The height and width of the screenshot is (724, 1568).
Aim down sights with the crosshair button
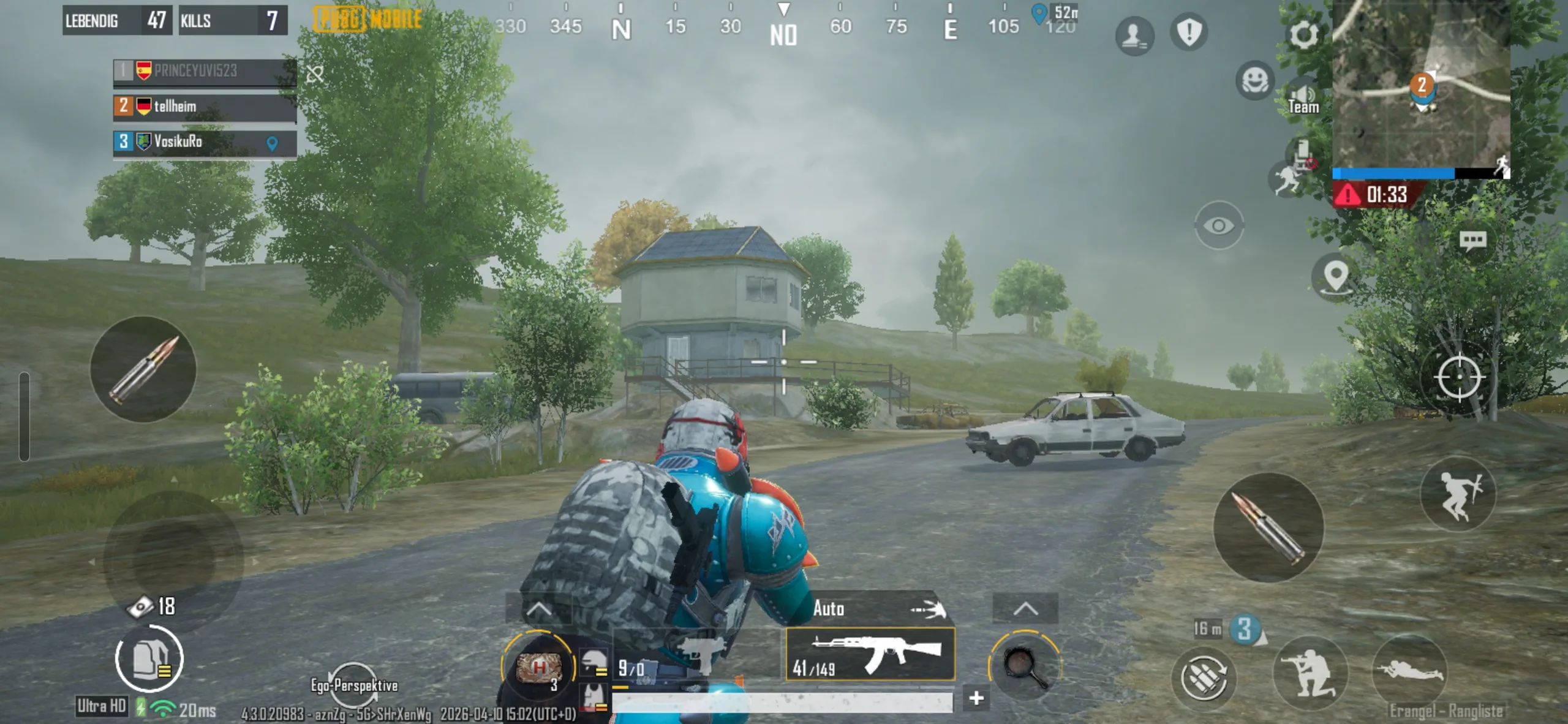[1458, 377]
